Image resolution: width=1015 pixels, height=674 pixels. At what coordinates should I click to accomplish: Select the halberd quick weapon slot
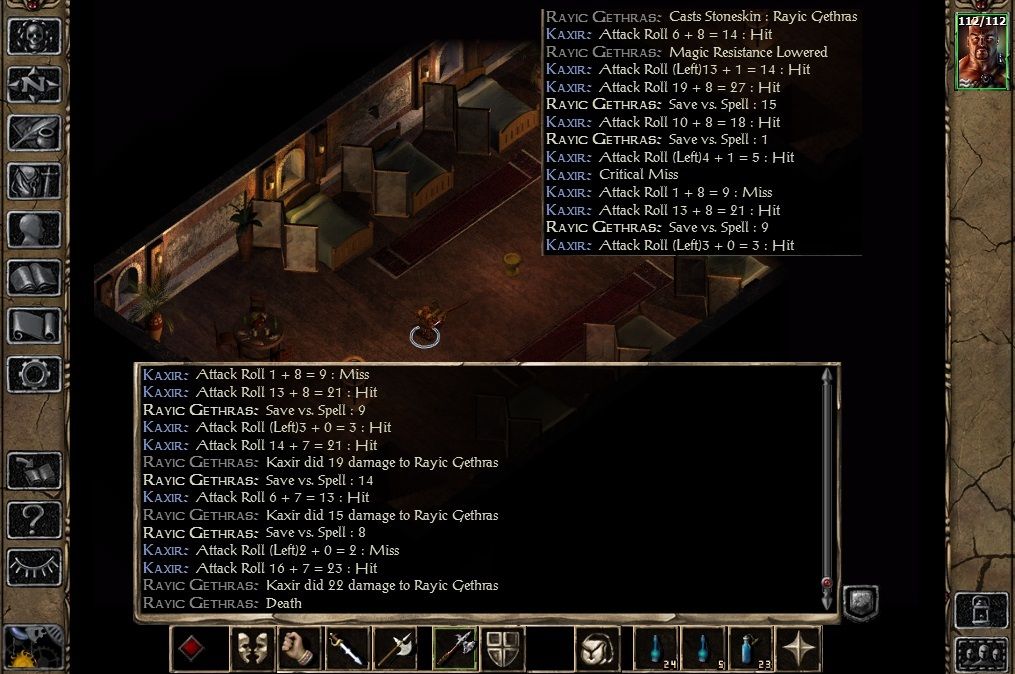pos(453,649)
